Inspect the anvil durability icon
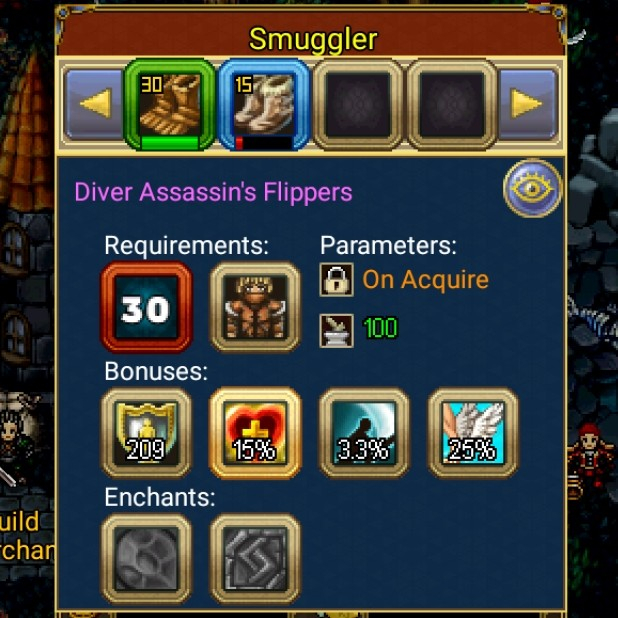Viewport: 618px width, 618px height. pos(336,329)
